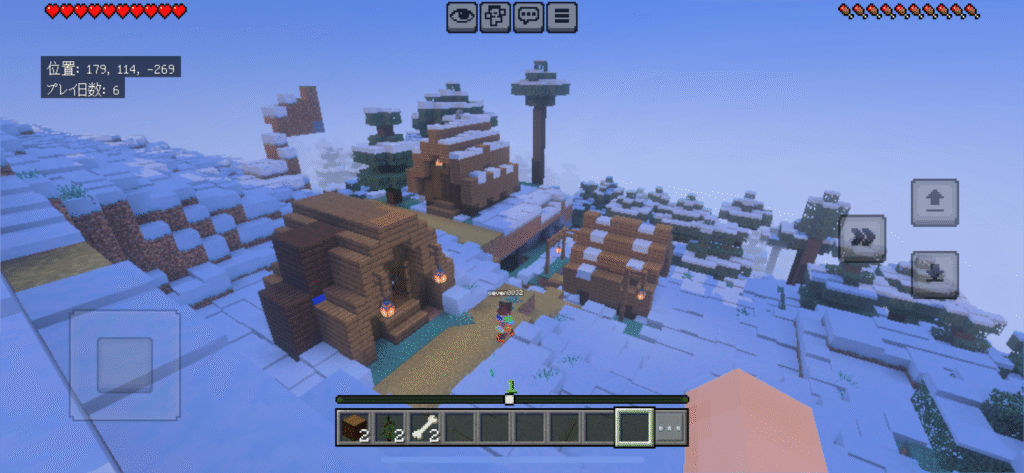Viewport: 1024px width, 473px height.
Task: Choose the bone in the hotbar
Action: (x=424, y=428)
